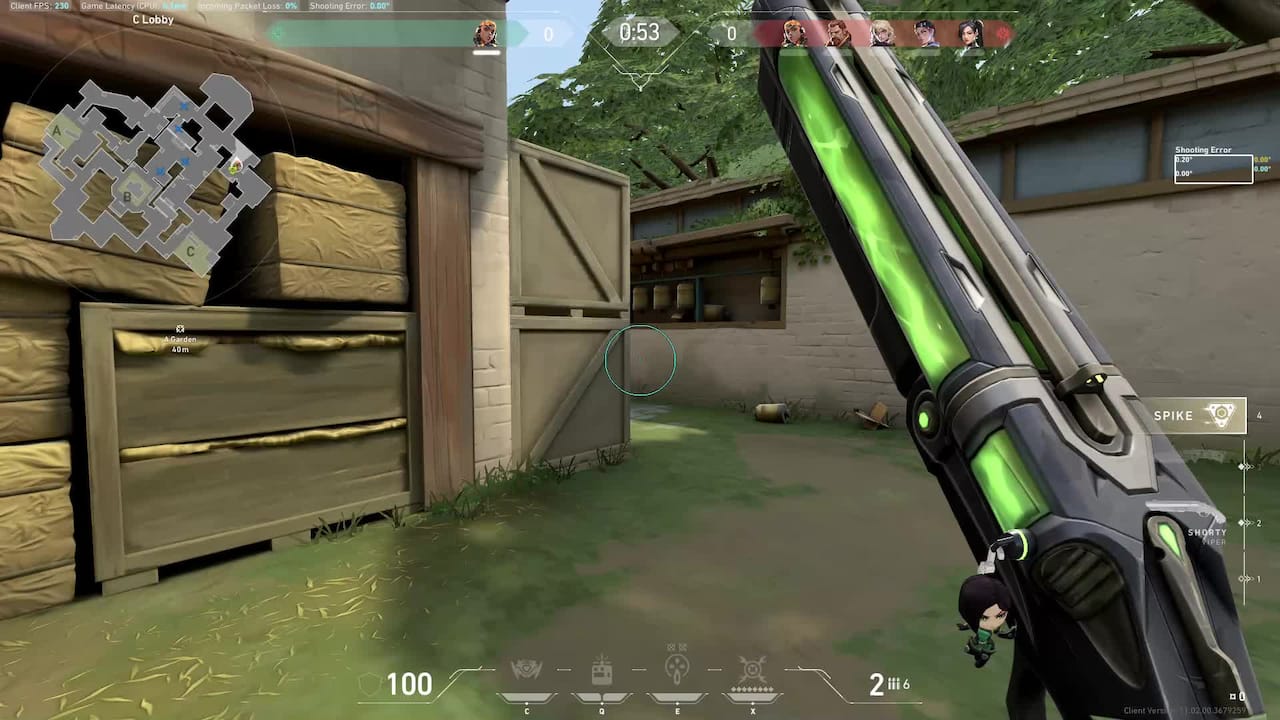The image size is (1280, 720).
Task: Select Viper's Poison Cloud ability icon
Action: tap(602, 672)
